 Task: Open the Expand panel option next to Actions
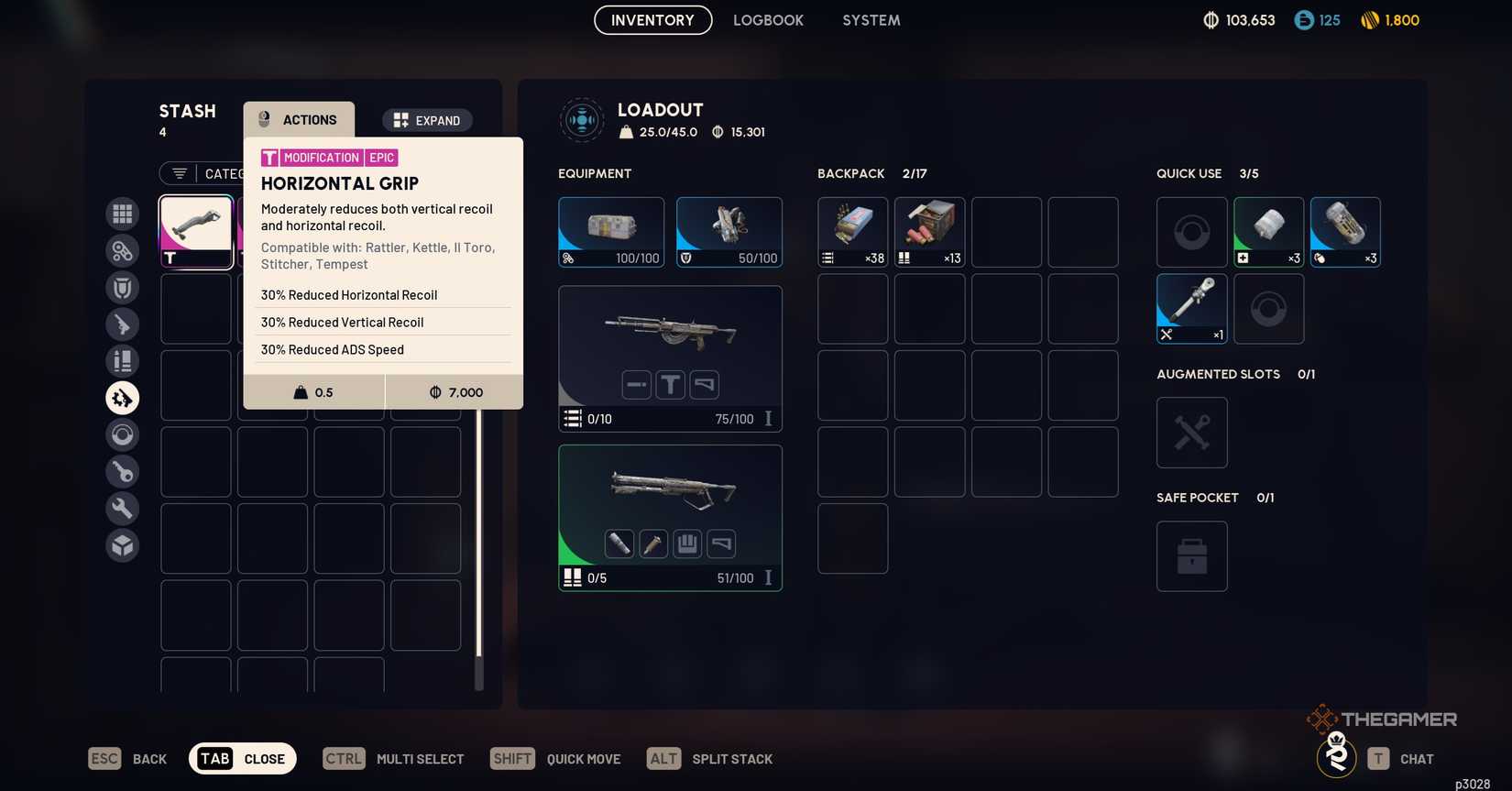(x=427, y=120)
